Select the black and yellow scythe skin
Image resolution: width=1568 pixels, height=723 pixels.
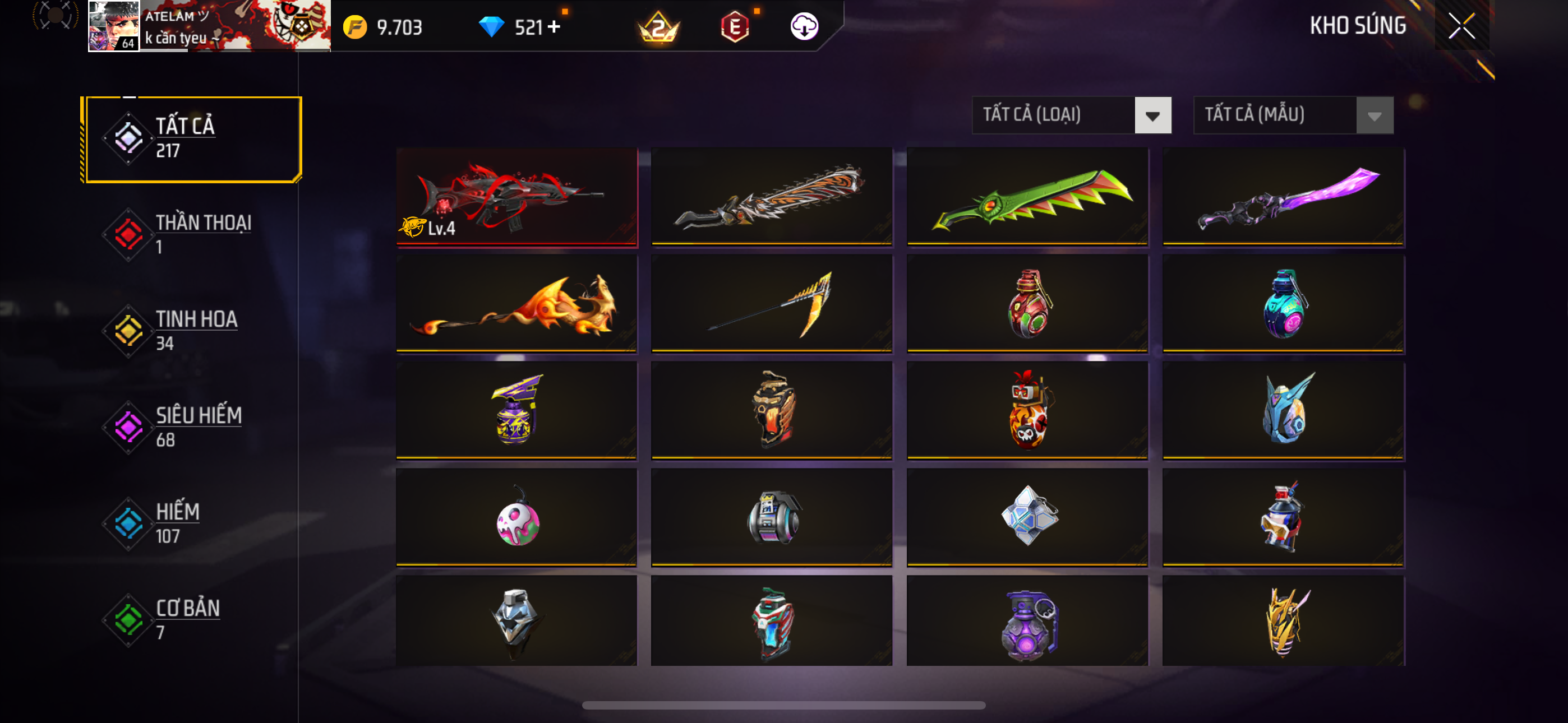pos(771,304)
